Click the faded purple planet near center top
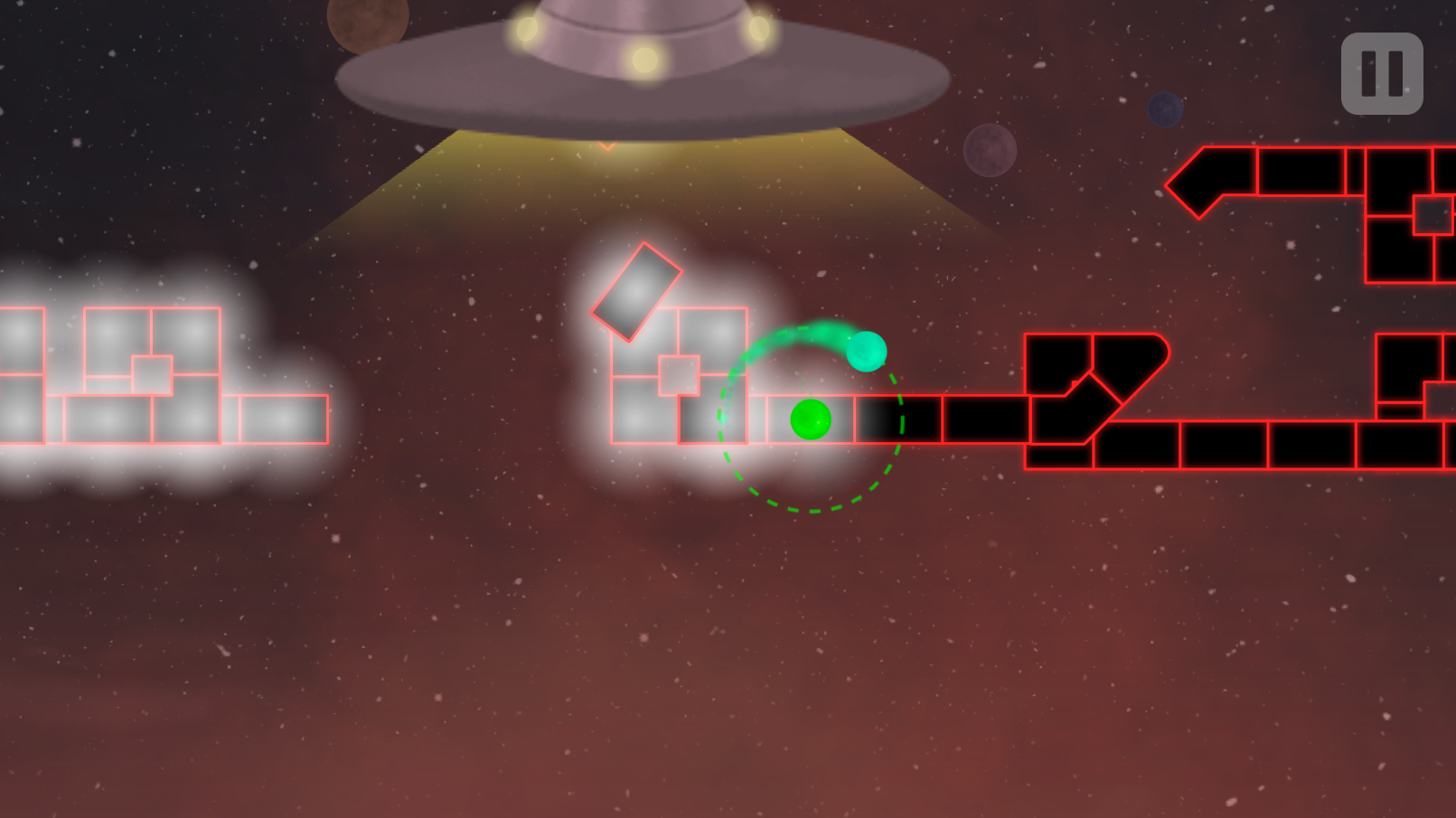Screen dimensions: 1456x818 (x=990, y=149)
